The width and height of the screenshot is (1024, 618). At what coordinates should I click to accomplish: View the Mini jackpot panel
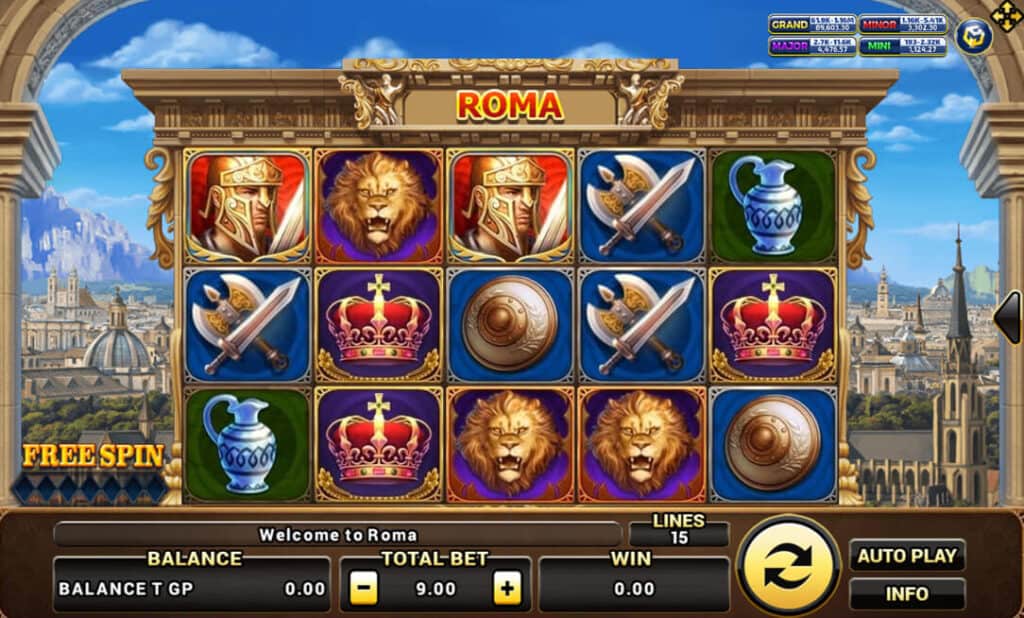pos(903,46)
